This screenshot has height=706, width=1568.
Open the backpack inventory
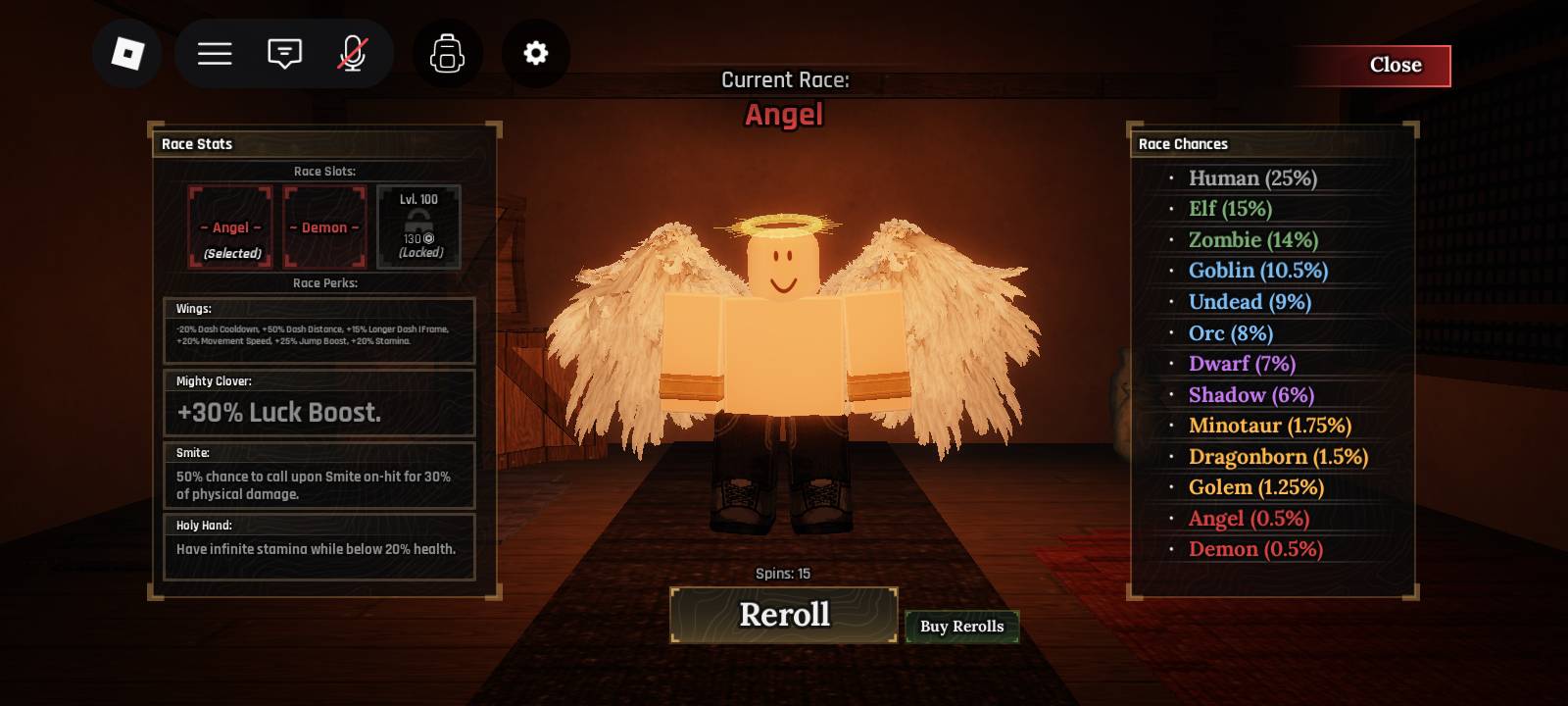point(448,54)
